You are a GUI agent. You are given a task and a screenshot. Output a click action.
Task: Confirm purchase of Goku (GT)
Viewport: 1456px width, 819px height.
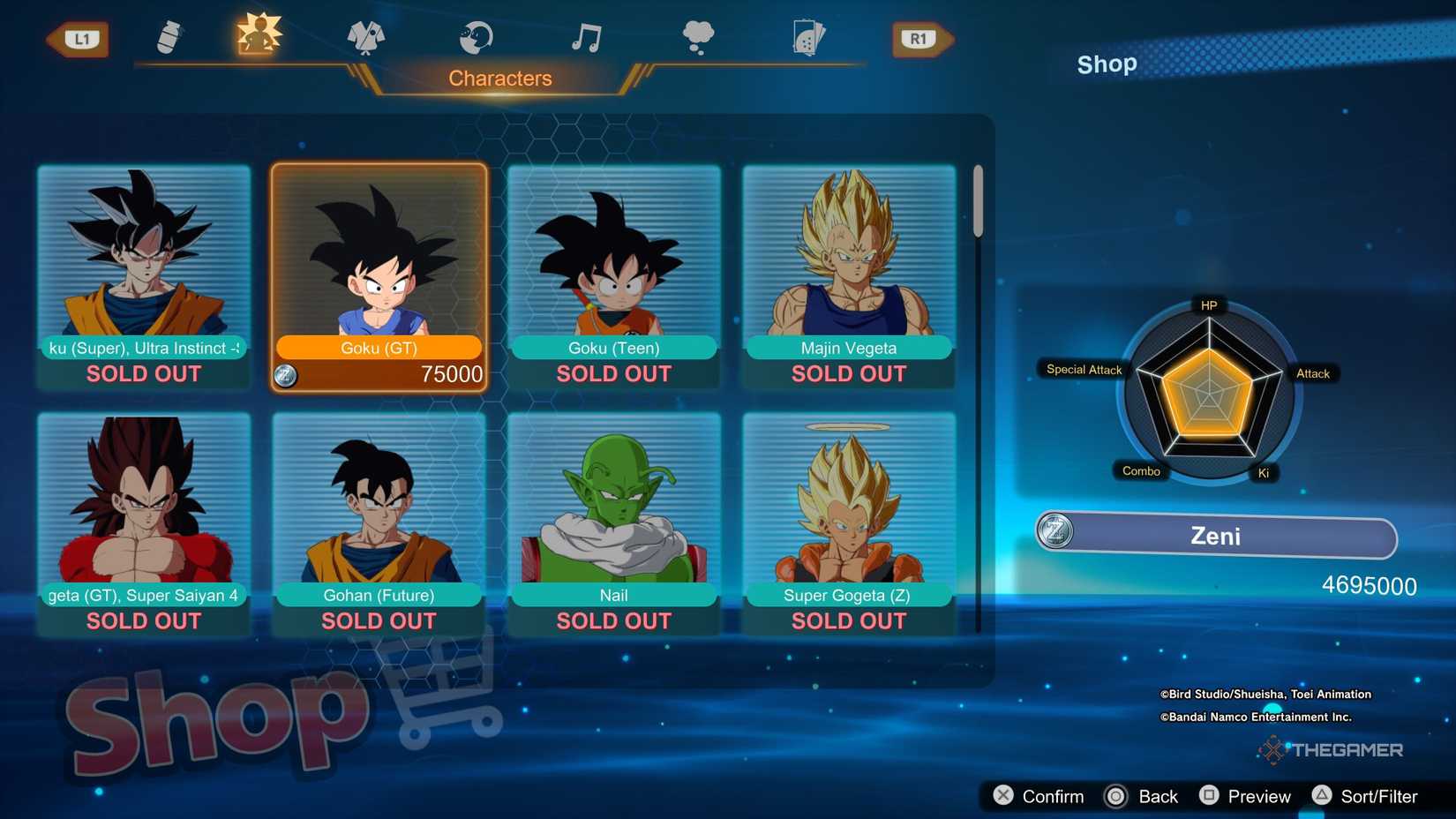click(1043, 796)
